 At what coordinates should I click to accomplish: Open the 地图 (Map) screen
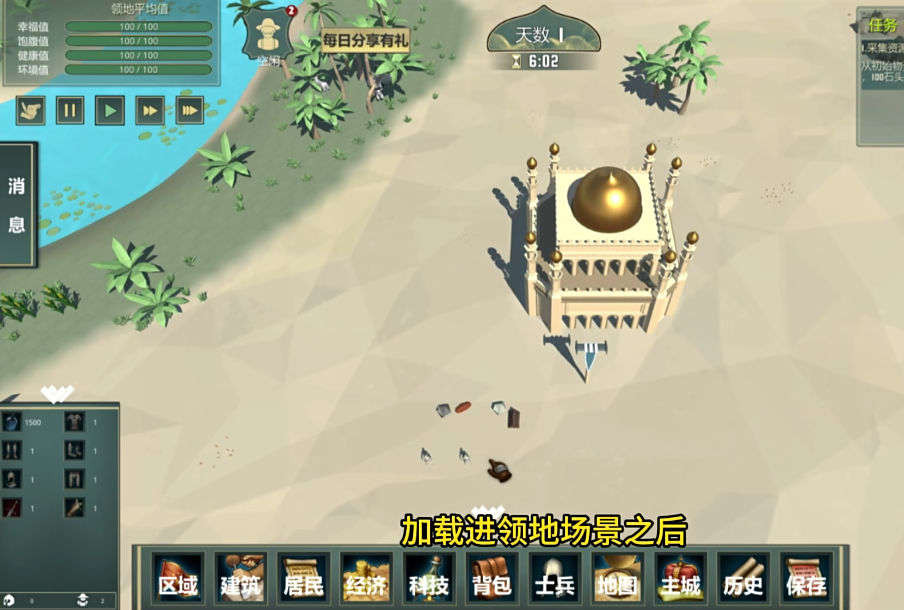coord(617,580)
